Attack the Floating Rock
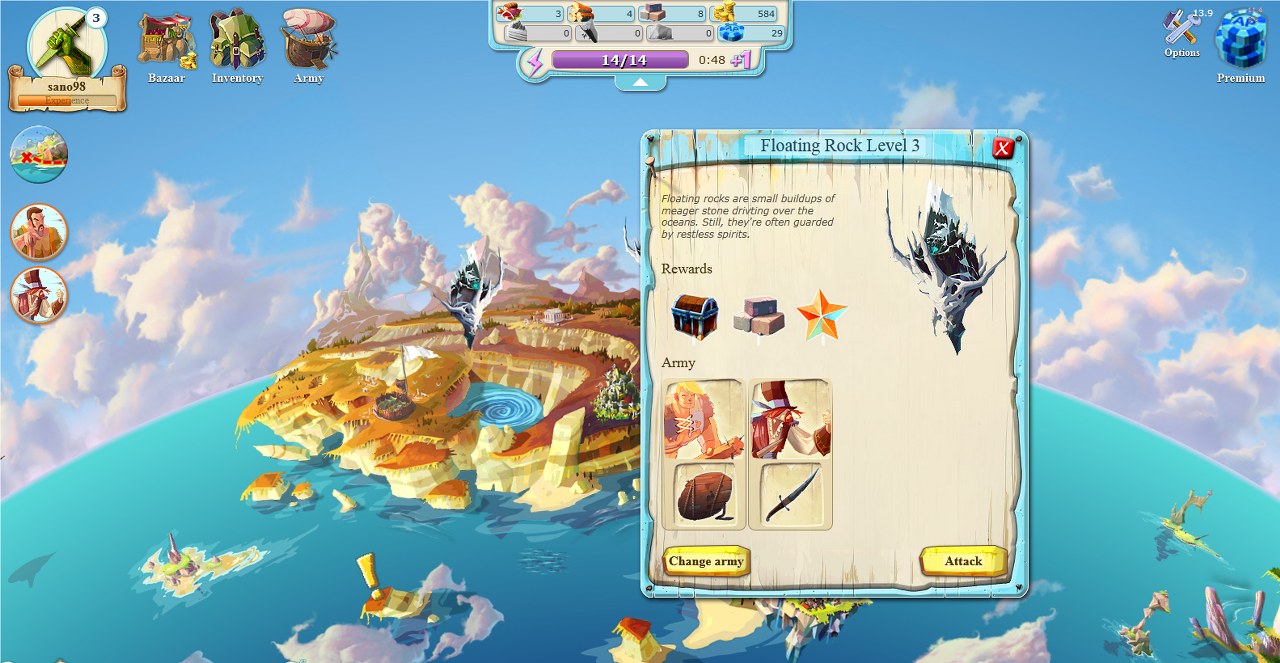1280x663 pixels. point(963,561)
